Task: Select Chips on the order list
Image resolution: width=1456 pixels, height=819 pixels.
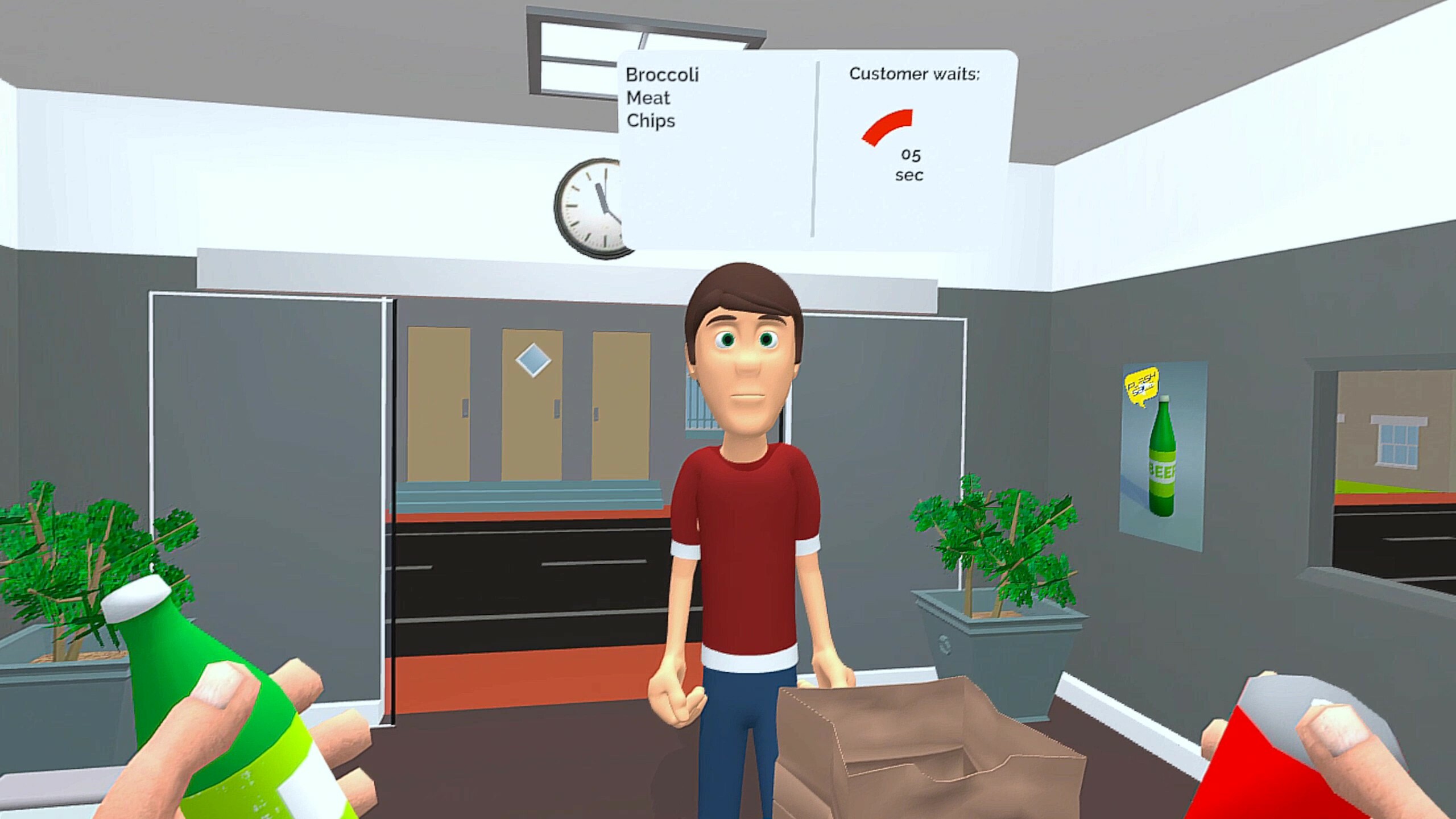Action: tap(651, 121)
